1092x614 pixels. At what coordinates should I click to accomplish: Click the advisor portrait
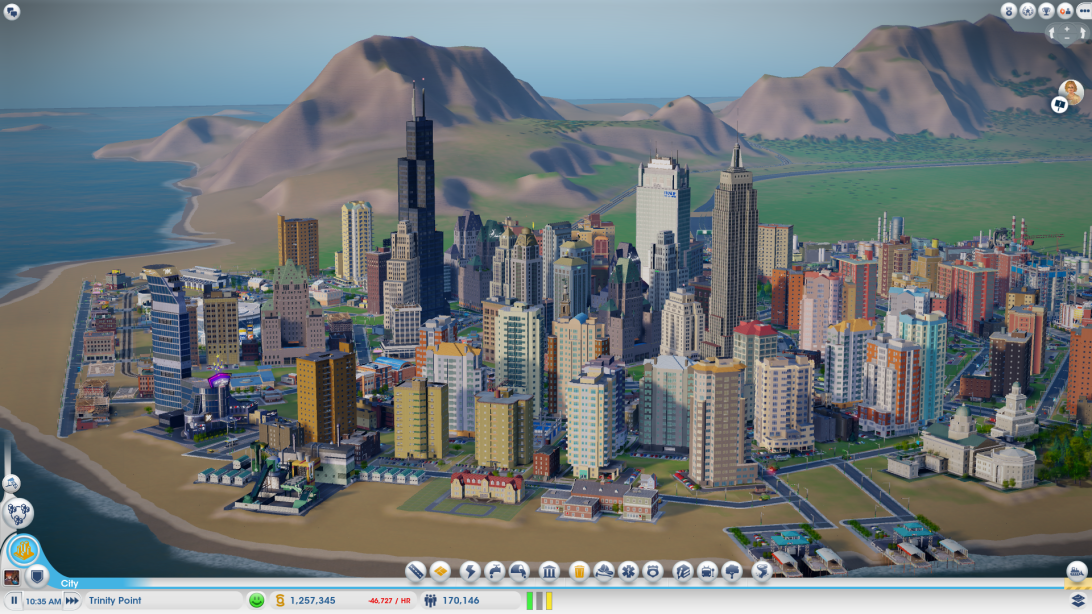[1071, 91]
